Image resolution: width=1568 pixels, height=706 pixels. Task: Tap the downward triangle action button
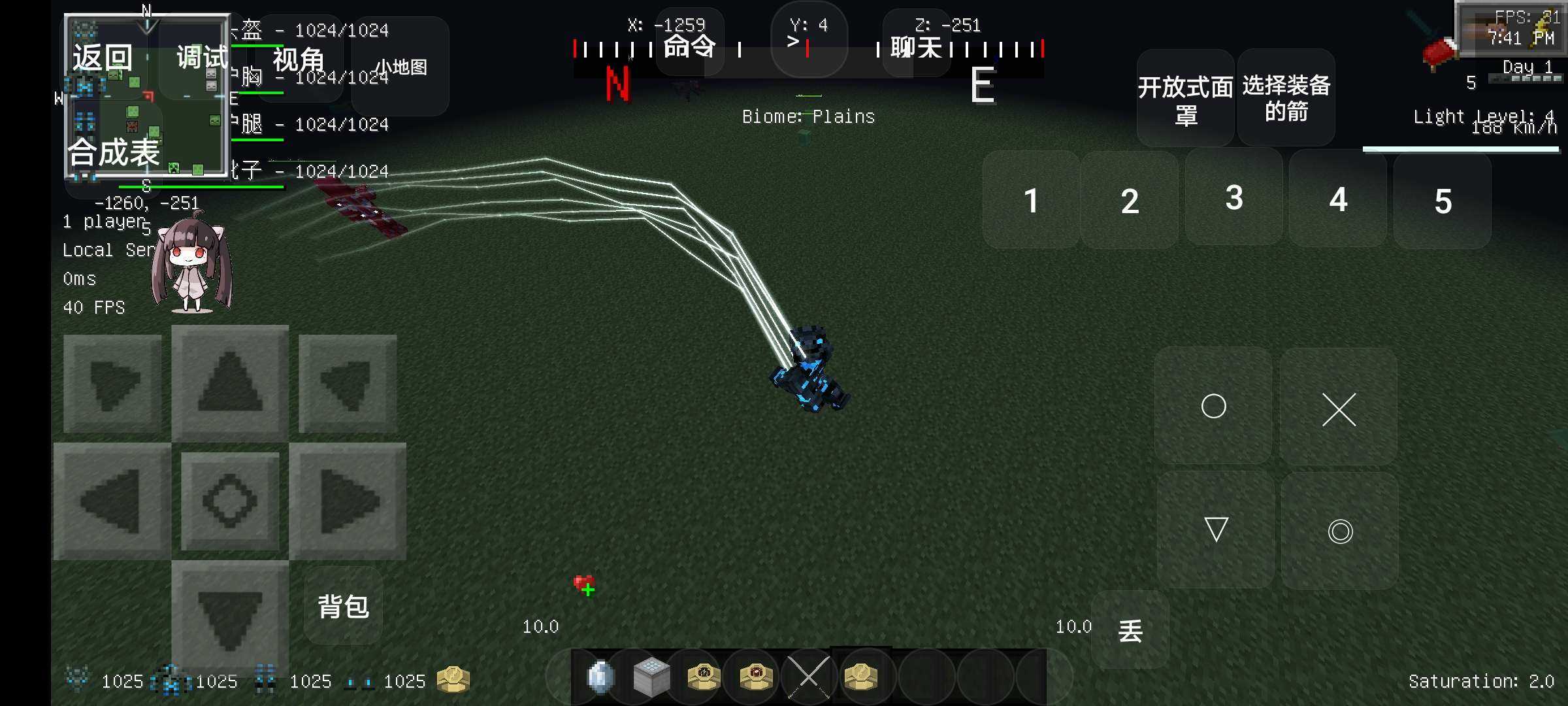1216,529
